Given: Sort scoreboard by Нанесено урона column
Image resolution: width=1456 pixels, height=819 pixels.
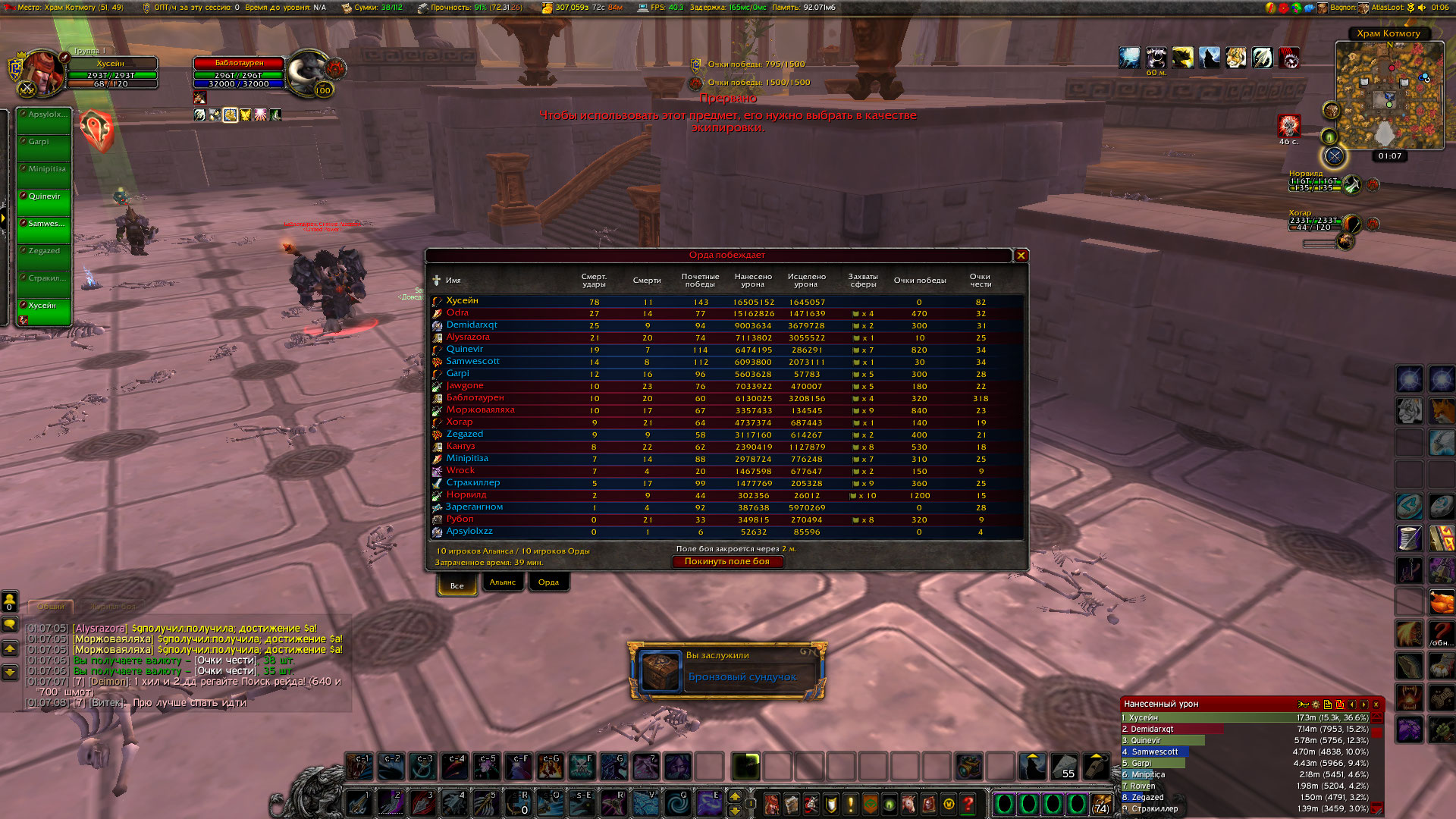Looking at the screenshot, I should click(x=752, y=281).
